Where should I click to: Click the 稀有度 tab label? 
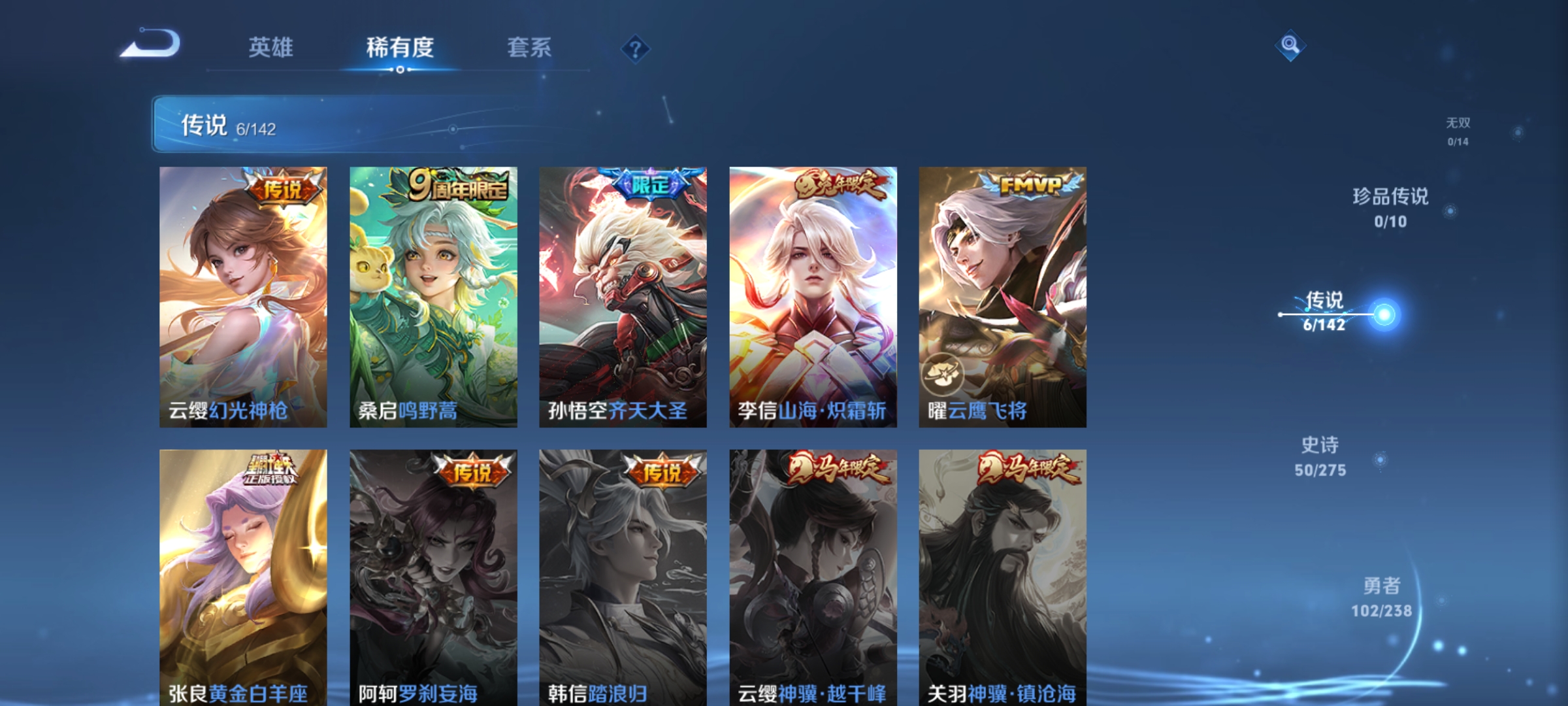pos(400,47)
